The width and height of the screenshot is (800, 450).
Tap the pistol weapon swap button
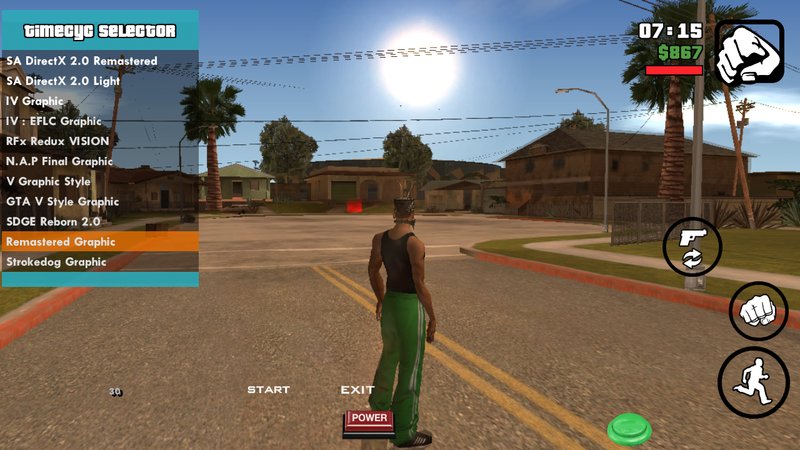[x=691, y=247]
